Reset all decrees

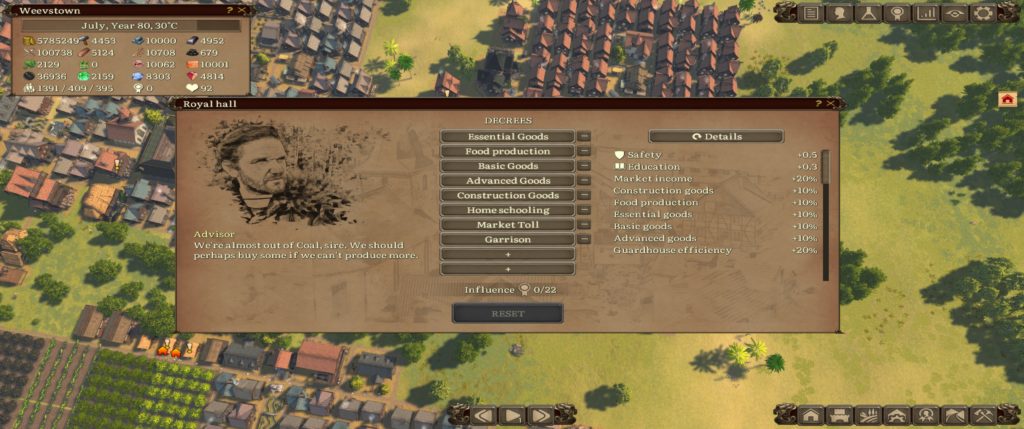(507, 314)
